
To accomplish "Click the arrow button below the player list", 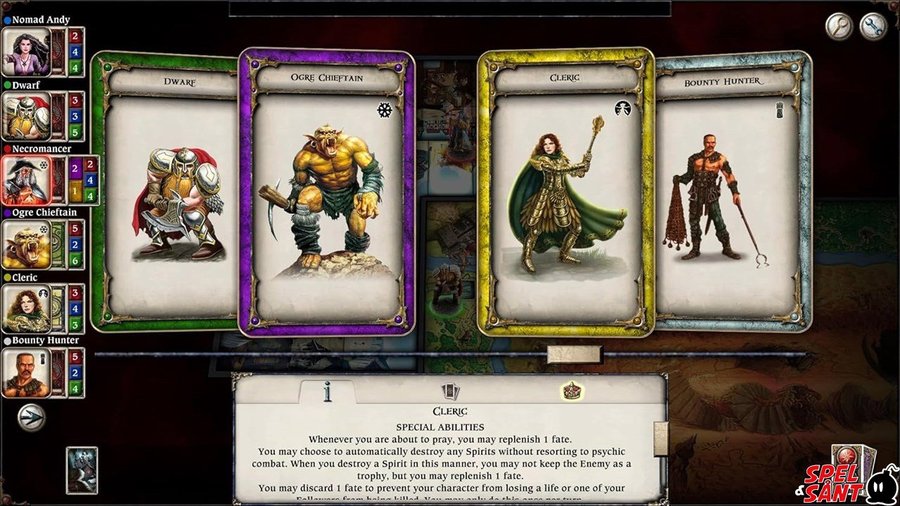I will (31, 416).
